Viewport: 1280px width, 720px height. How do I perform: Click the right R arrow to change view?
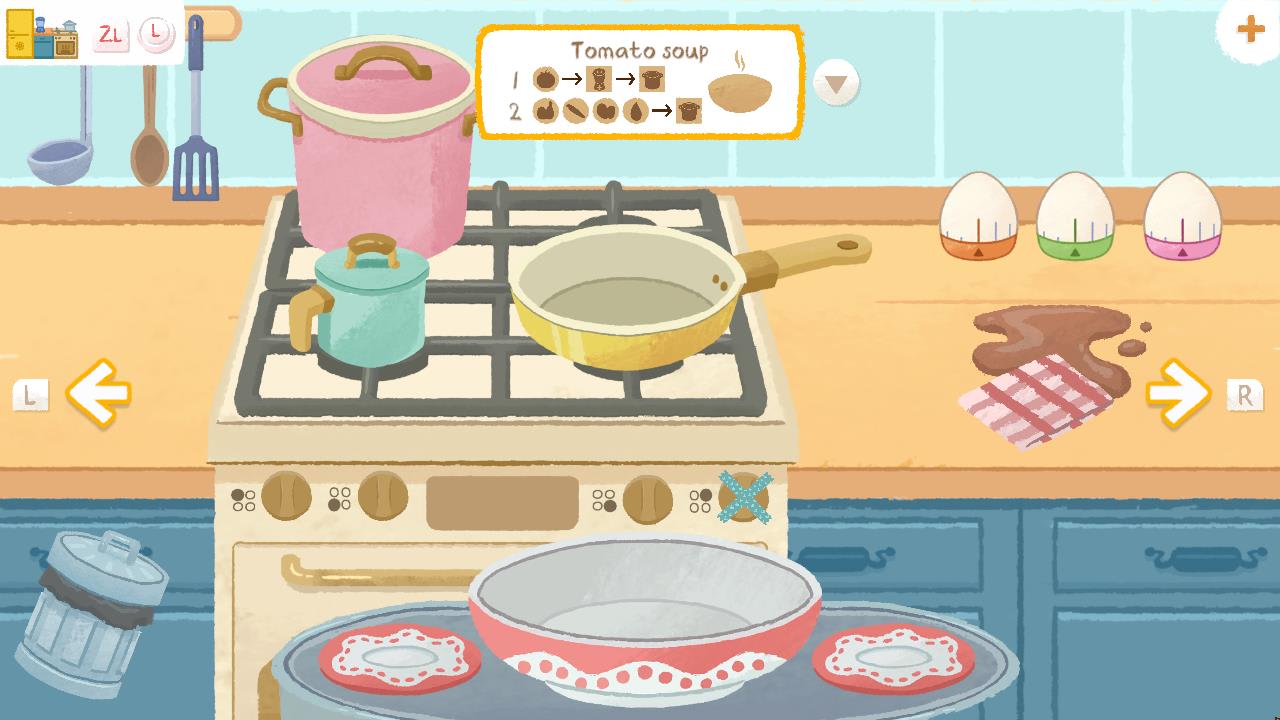[x=1176, y=393]
